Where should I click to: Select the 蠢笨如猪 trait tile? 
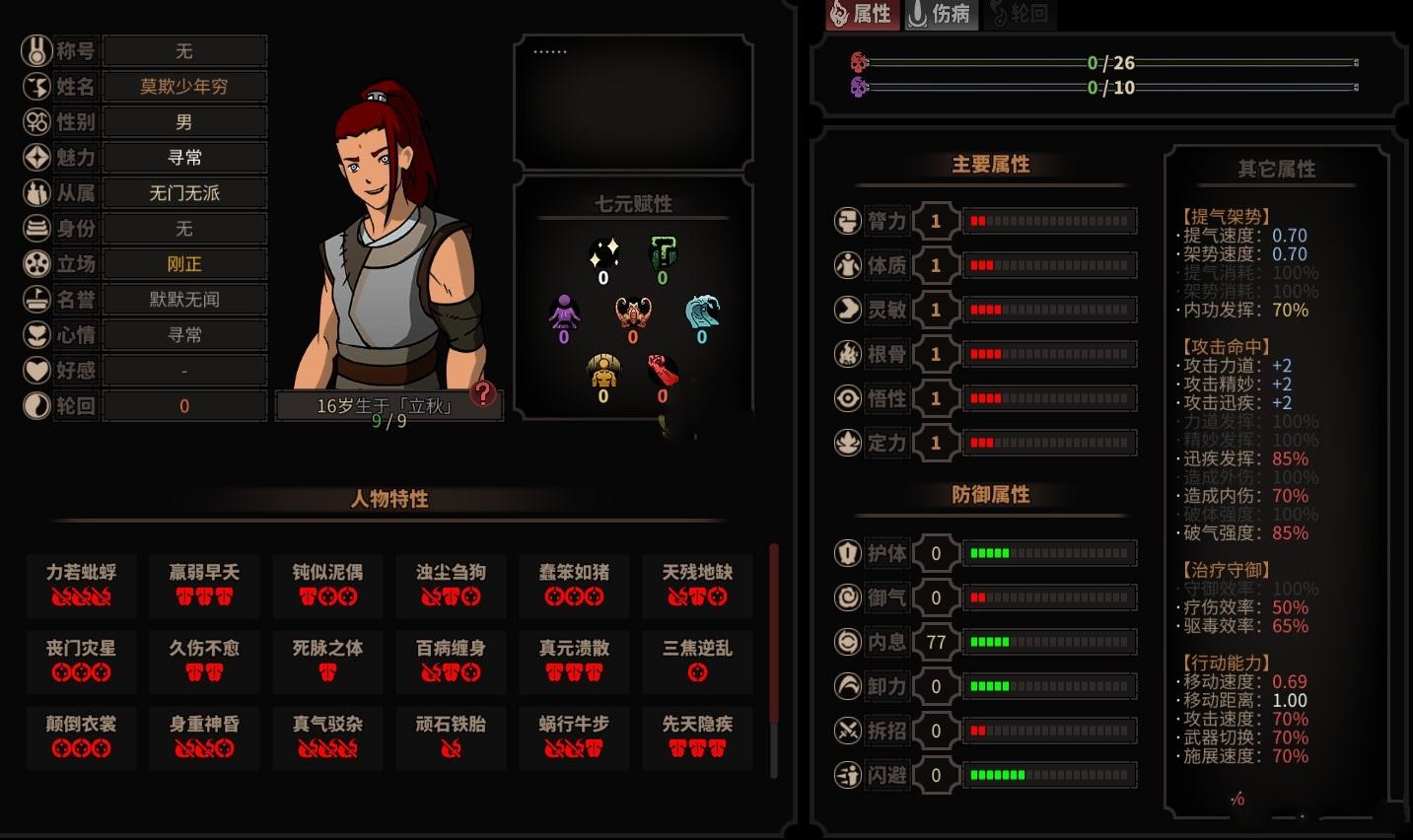point(574,584)
